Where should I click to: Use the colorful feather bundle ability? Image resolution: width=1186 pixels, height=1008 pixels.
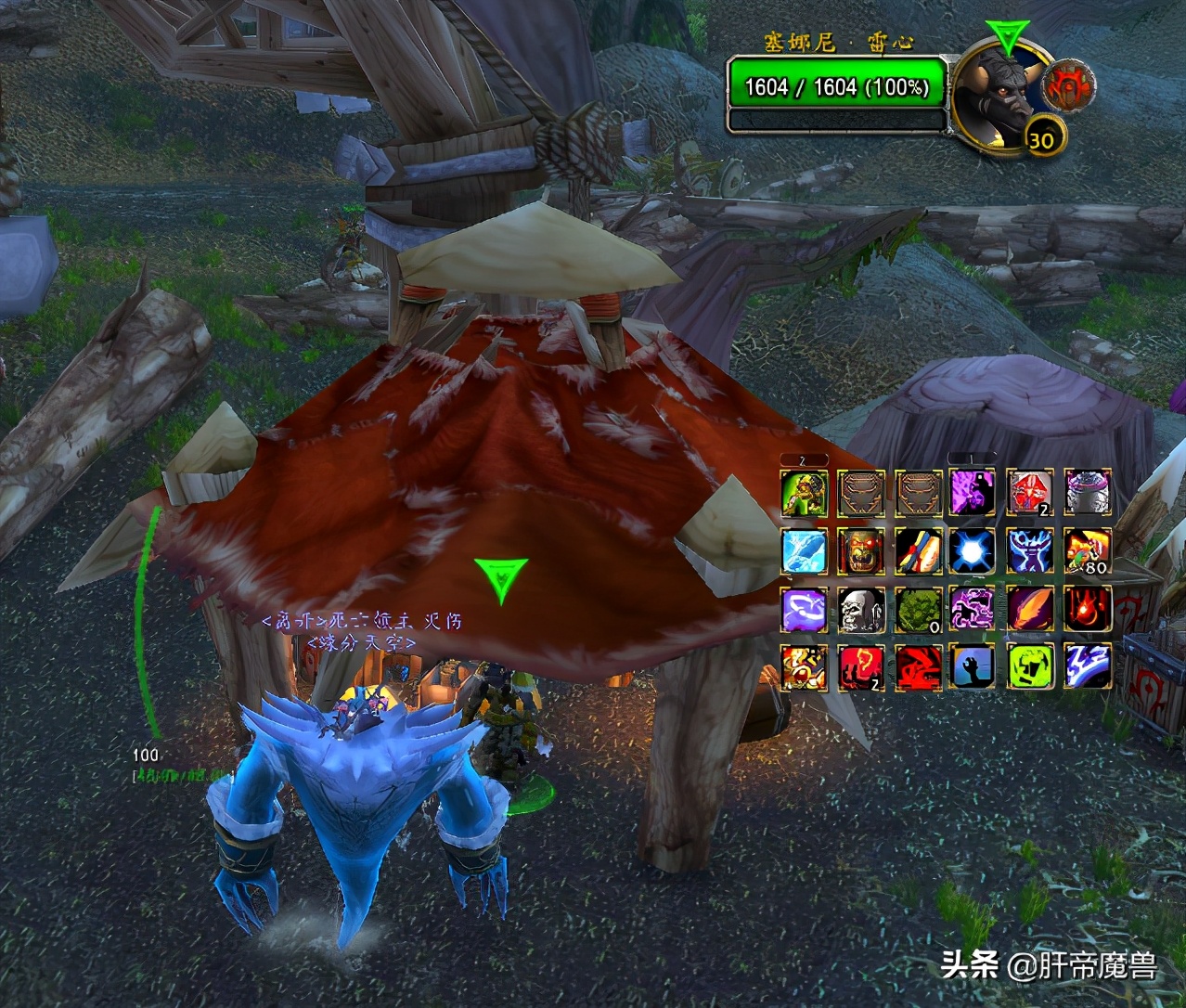[x=918, y=550]
